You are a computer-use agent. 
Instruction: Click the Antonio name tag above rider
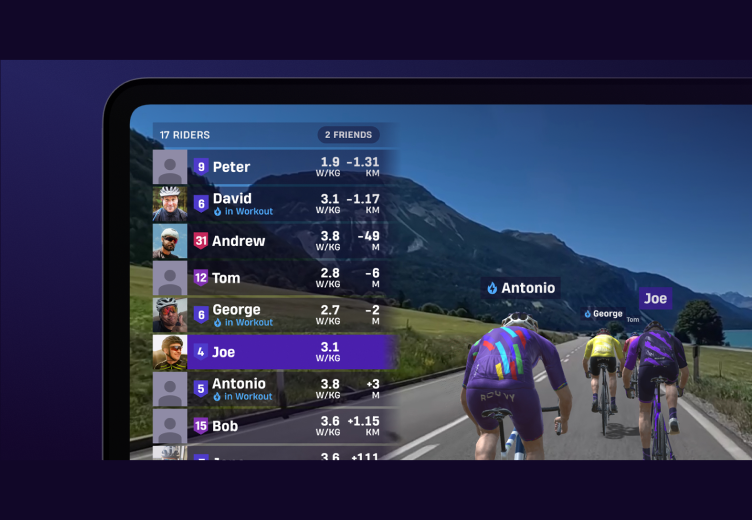(x=520, y=288)
